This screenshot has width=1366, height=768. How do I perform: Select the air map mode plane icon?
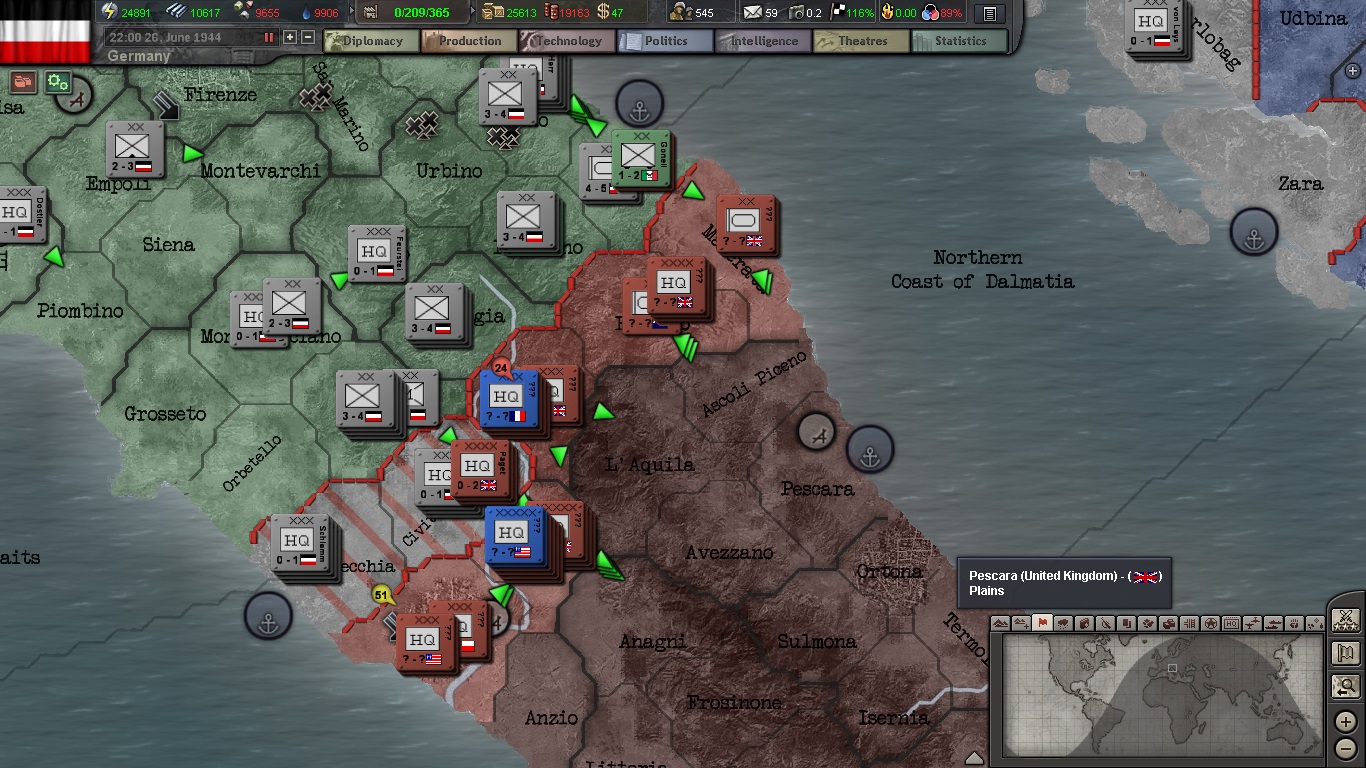1250,625
